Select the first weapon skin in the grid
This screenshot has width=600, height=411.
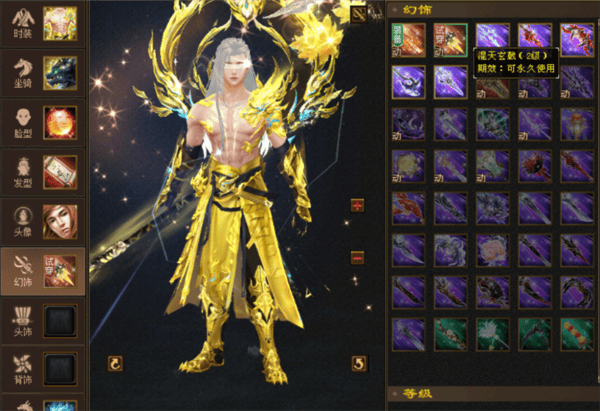408,39
